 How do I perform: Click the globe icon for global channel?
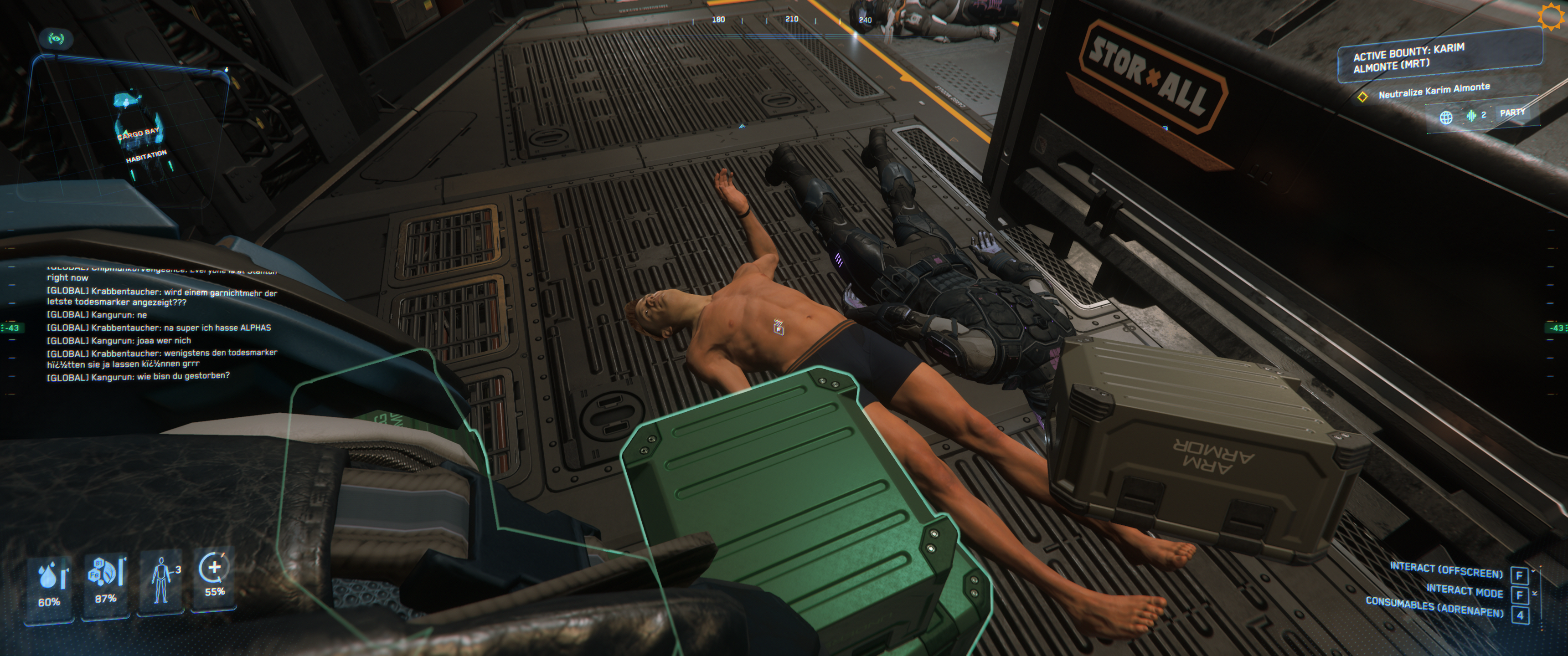pos(1446,118)
